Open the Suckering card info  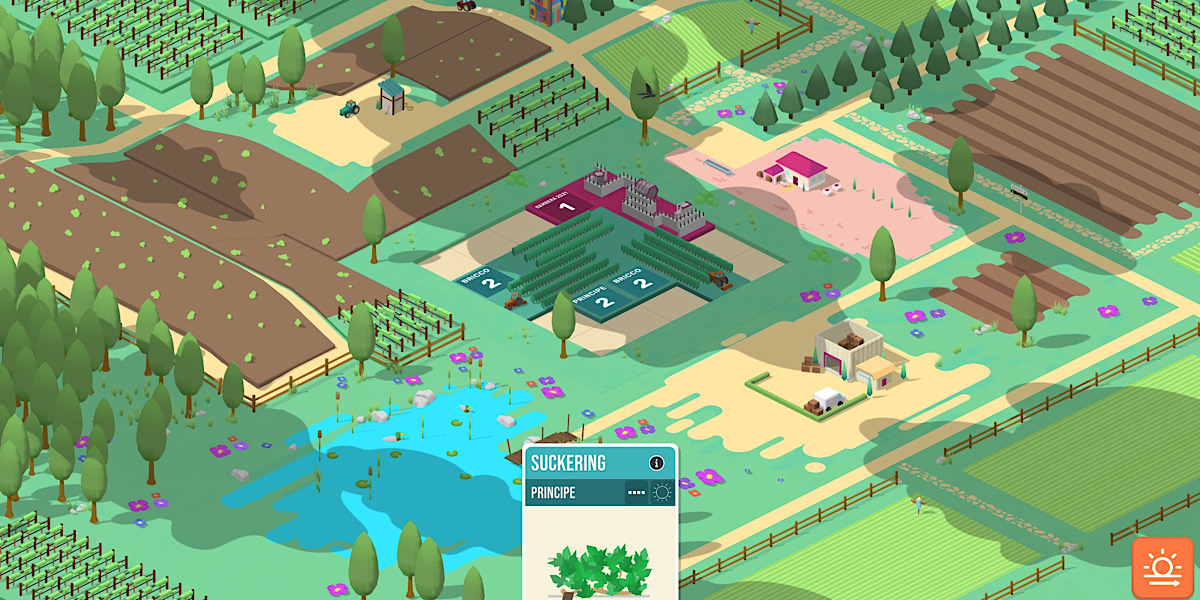(656, 463)
